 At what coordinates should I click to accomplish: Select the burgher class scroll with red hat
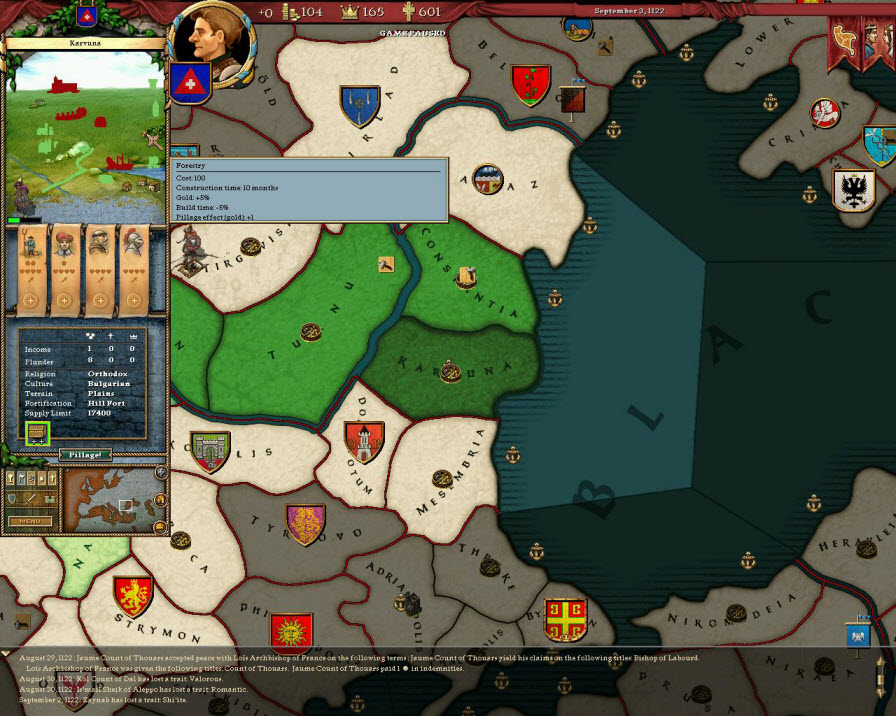point(64,266)
